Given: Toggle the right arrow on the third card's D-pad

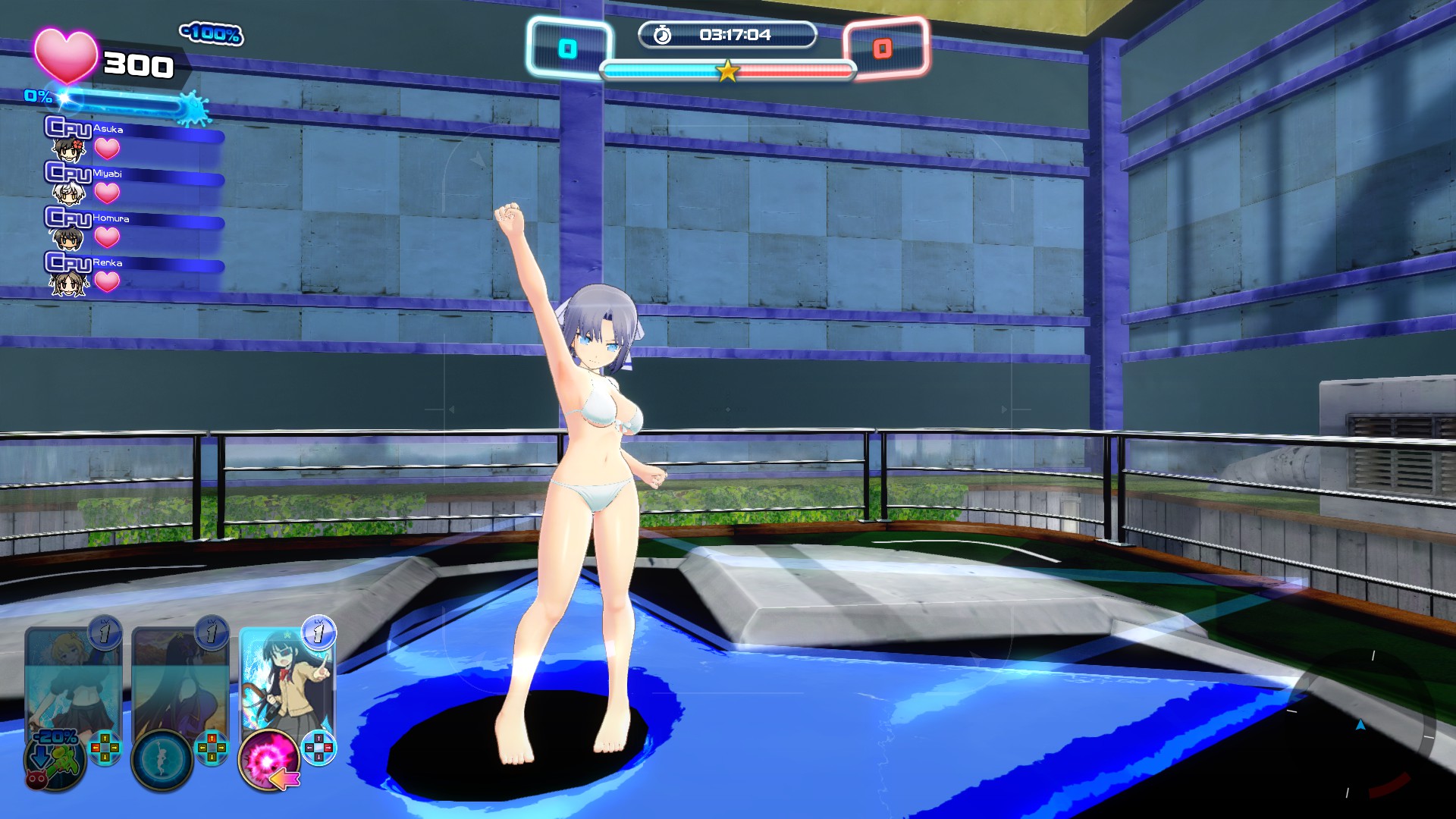Looking at the screenshot, I should coord(328,748).
